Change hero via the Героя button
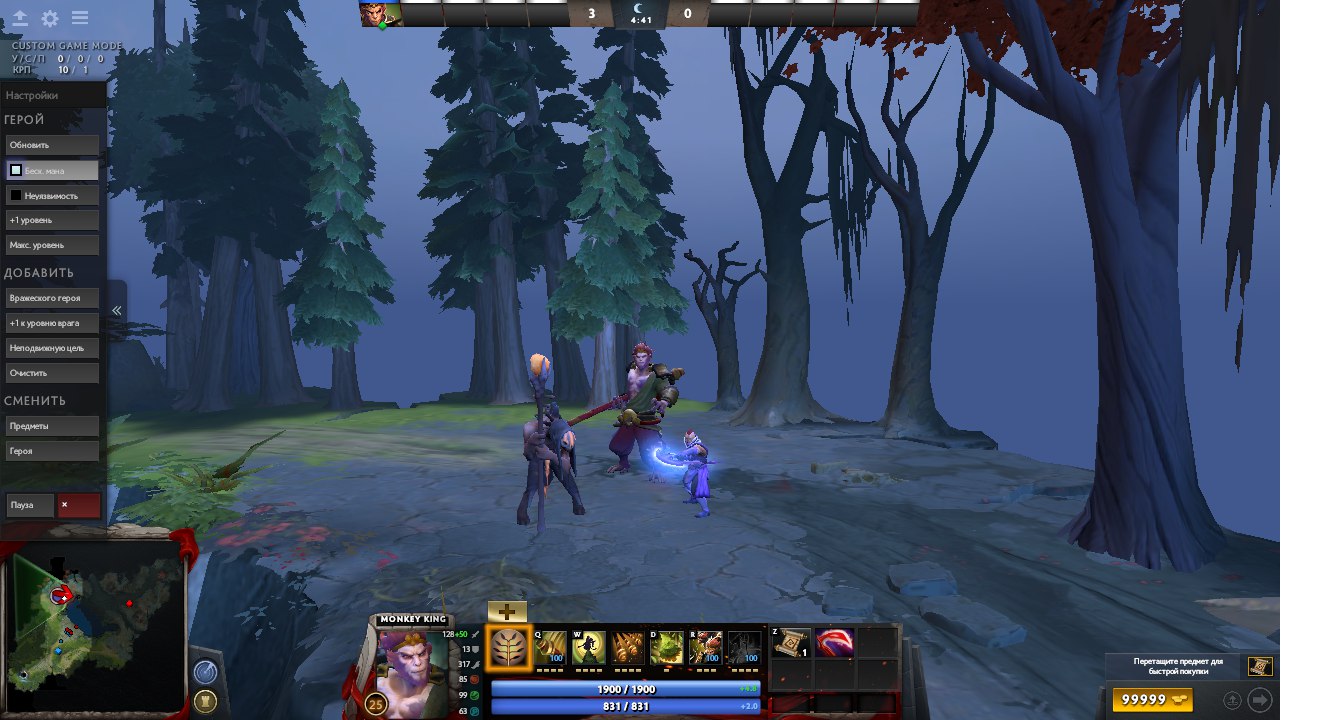1333x720 pixels. tap(52, 451)
